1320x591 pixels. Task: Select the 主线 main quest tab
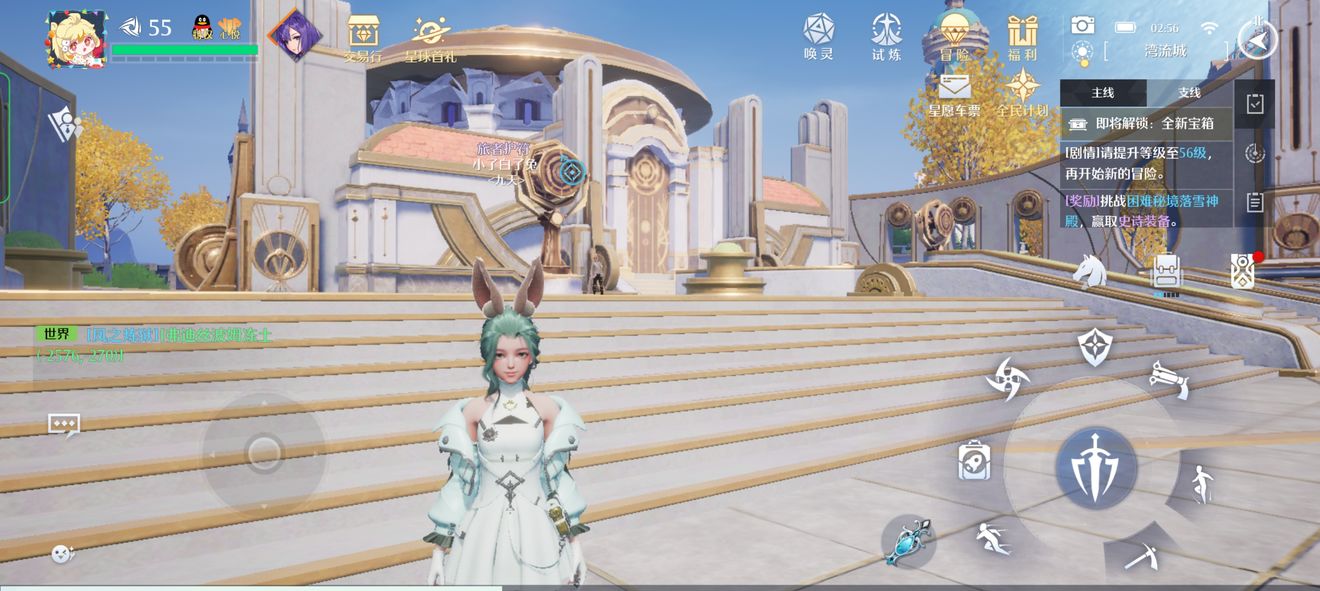(x=1103, y=93)
